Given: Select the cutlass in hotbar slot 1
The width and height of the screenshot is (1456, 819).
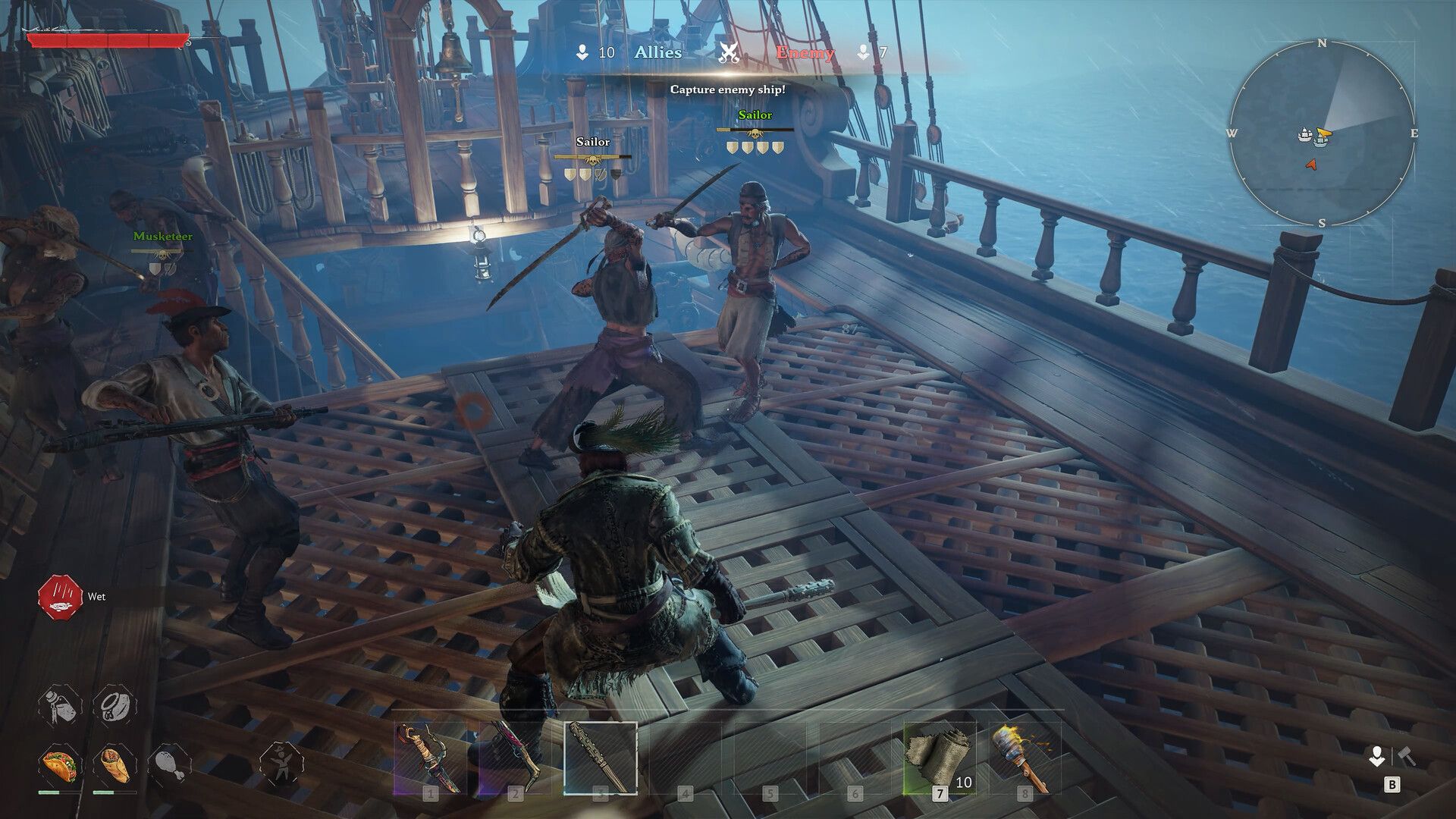Looking at the screenshot, I should [430, 758].
